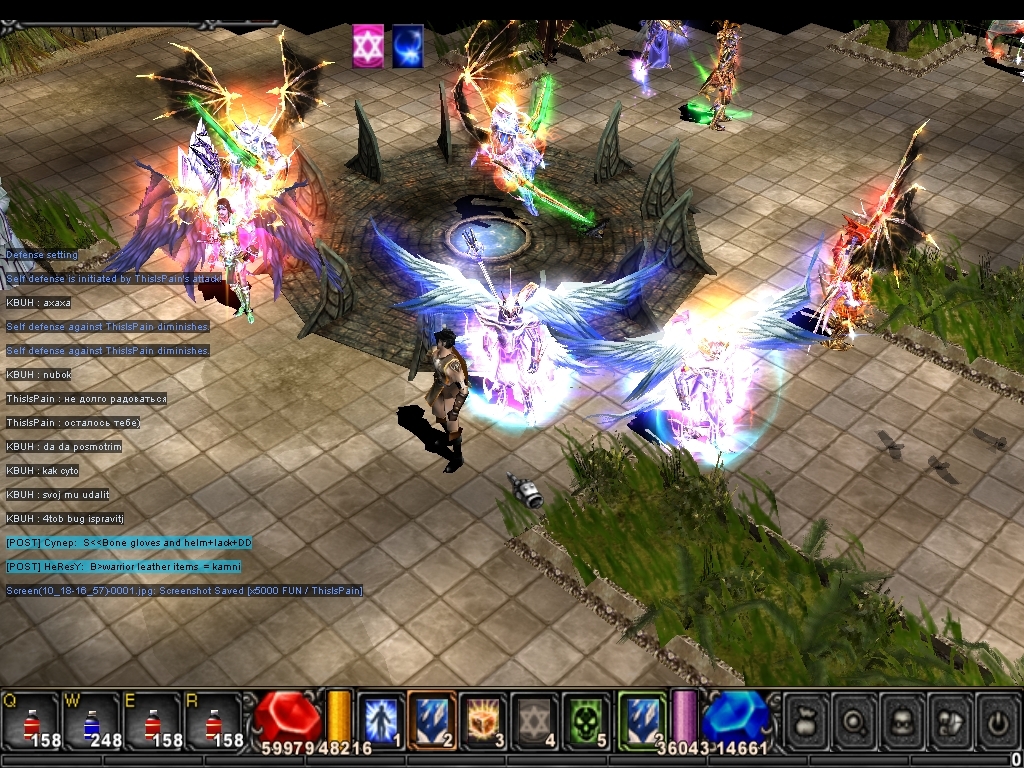
Task: Use the blue mana potion in slot W
Action: point(90,722)
